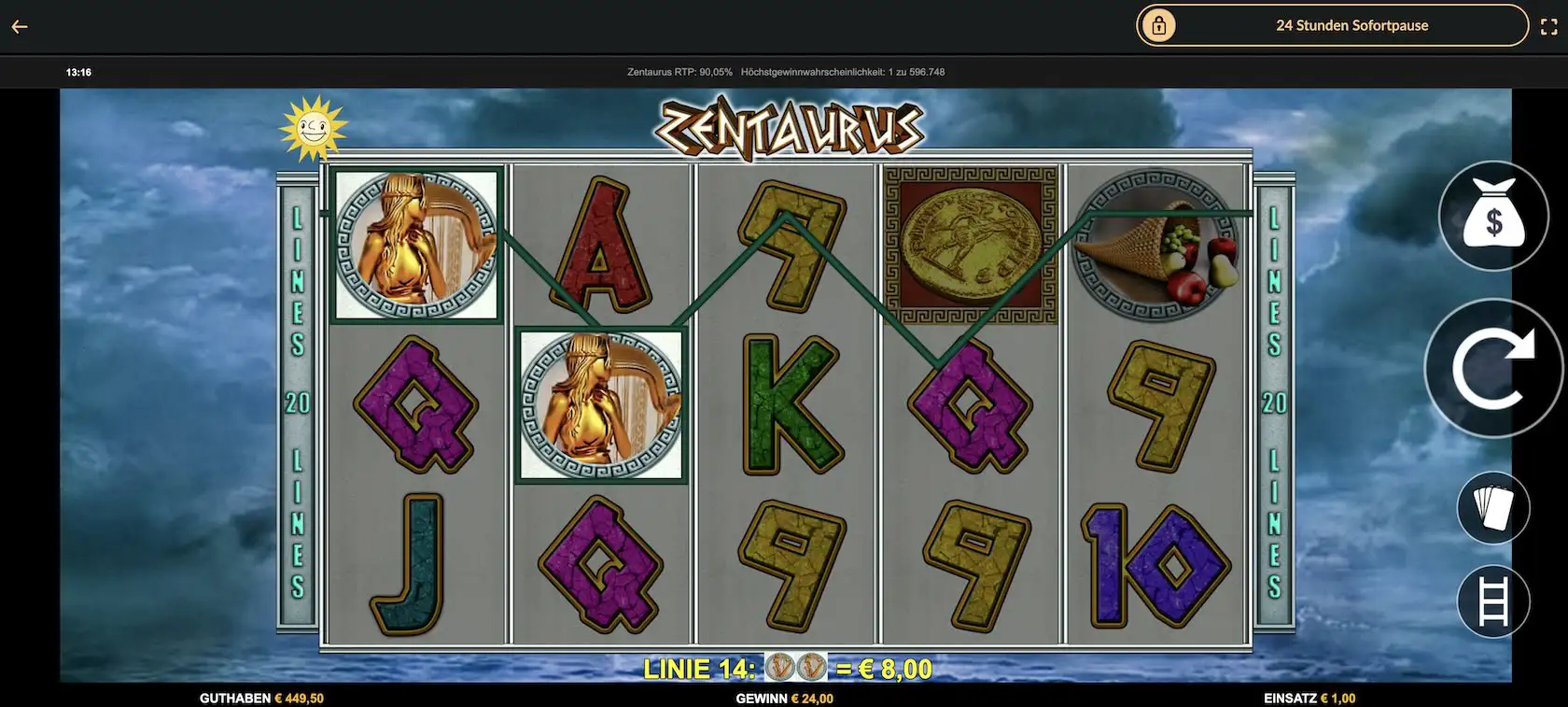
Task: Open the card gamble feature
Action: point(1494,507)
